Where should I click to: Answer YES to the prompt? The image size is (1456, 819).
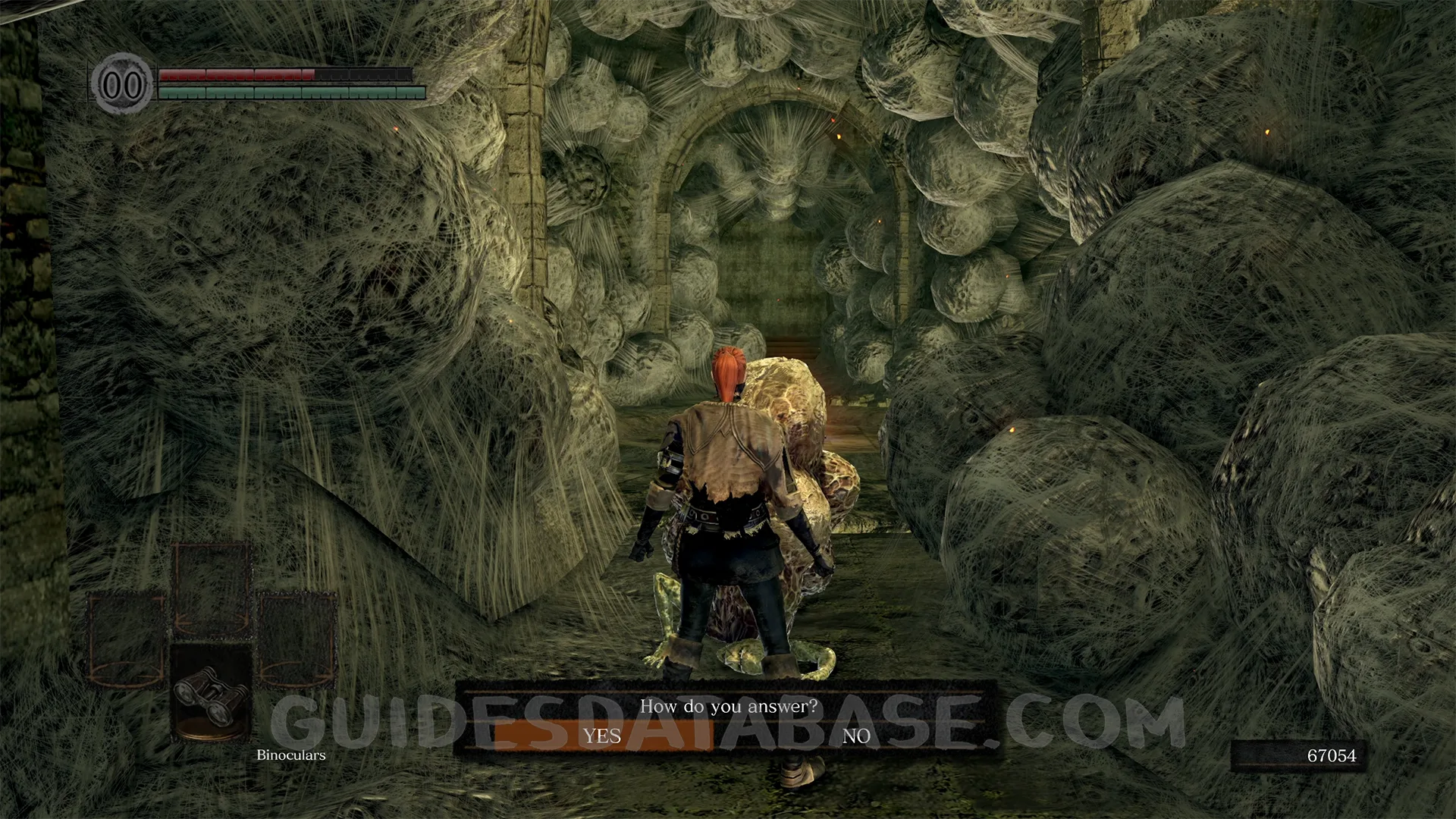[602, 736]
